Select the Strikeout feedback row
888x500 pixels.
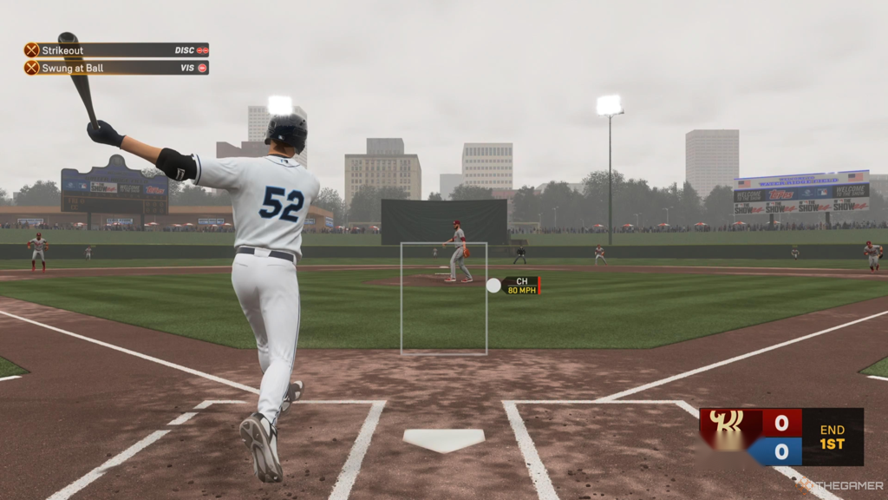pyautogui.click(x=116, y=50)
